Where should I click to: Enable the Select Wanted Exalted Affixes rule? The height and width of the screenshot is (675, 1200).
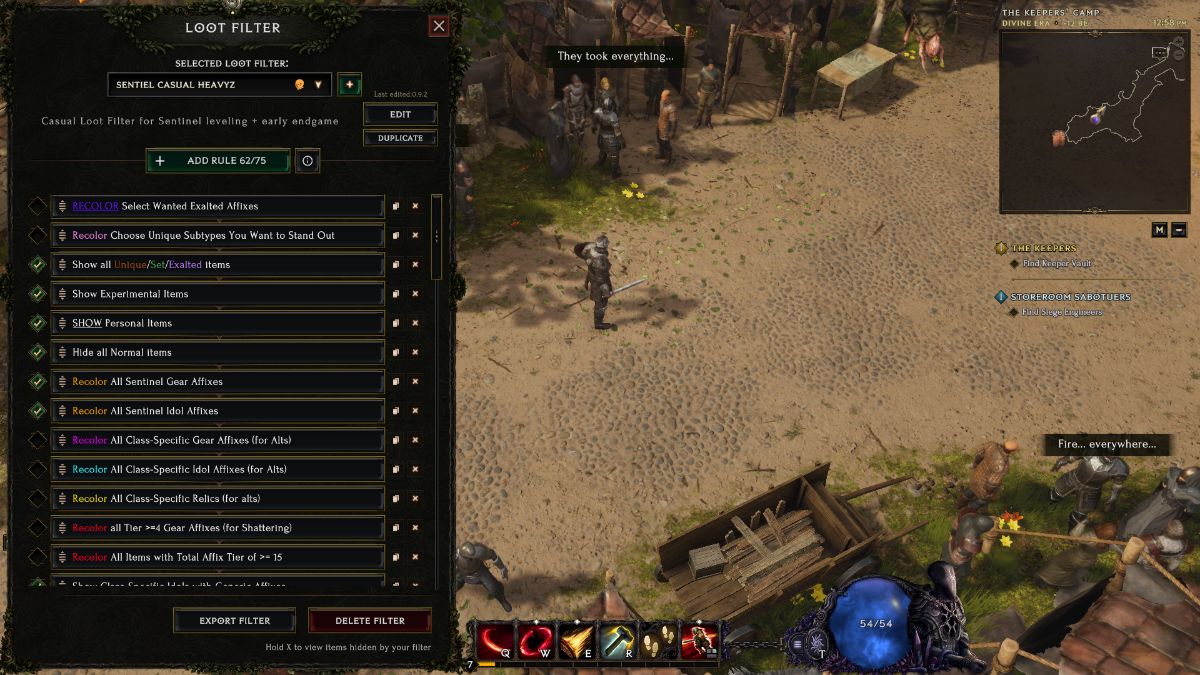37,206
